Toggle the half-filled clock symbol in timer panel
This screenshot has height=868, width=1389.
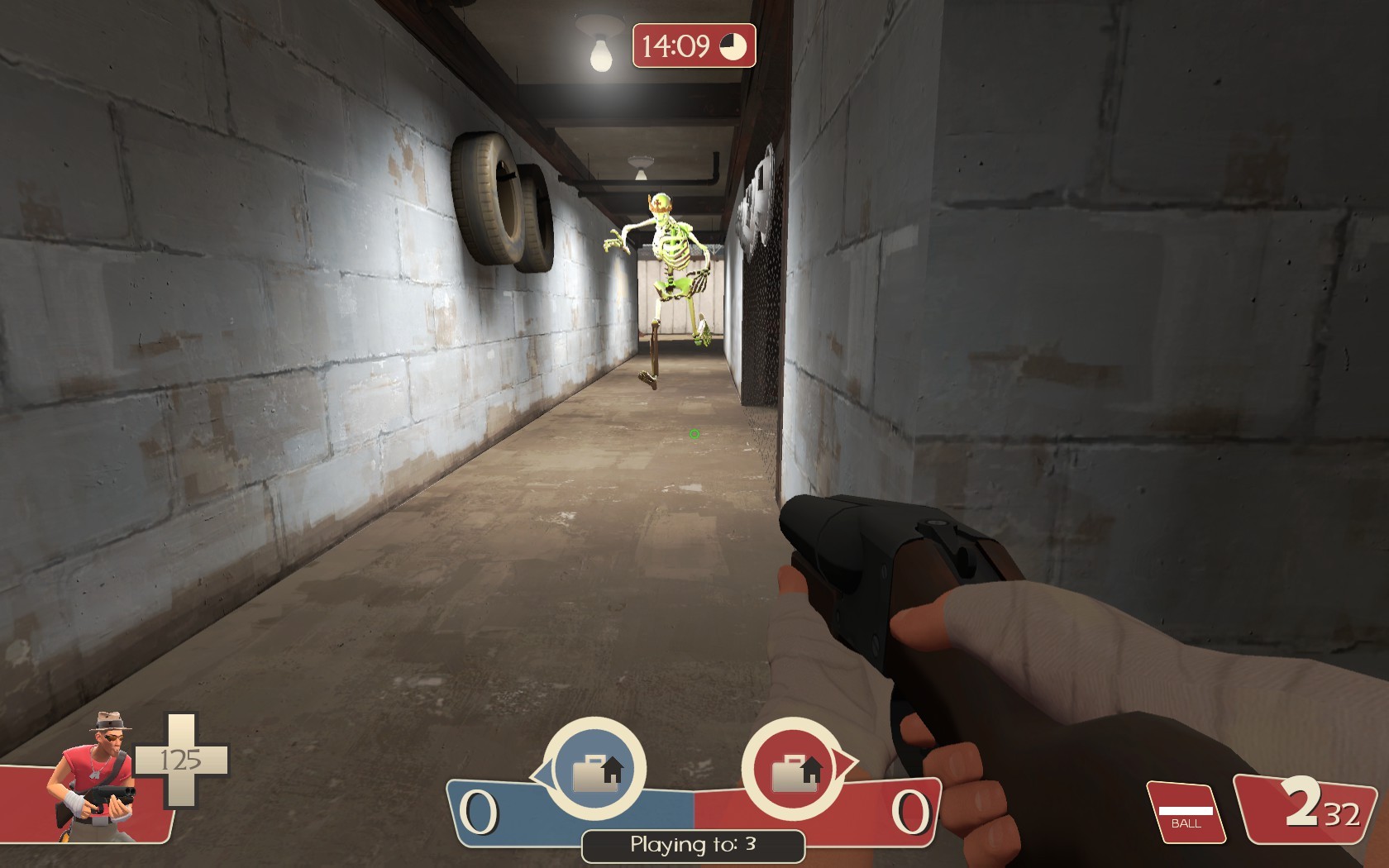[x=734, y=48]
